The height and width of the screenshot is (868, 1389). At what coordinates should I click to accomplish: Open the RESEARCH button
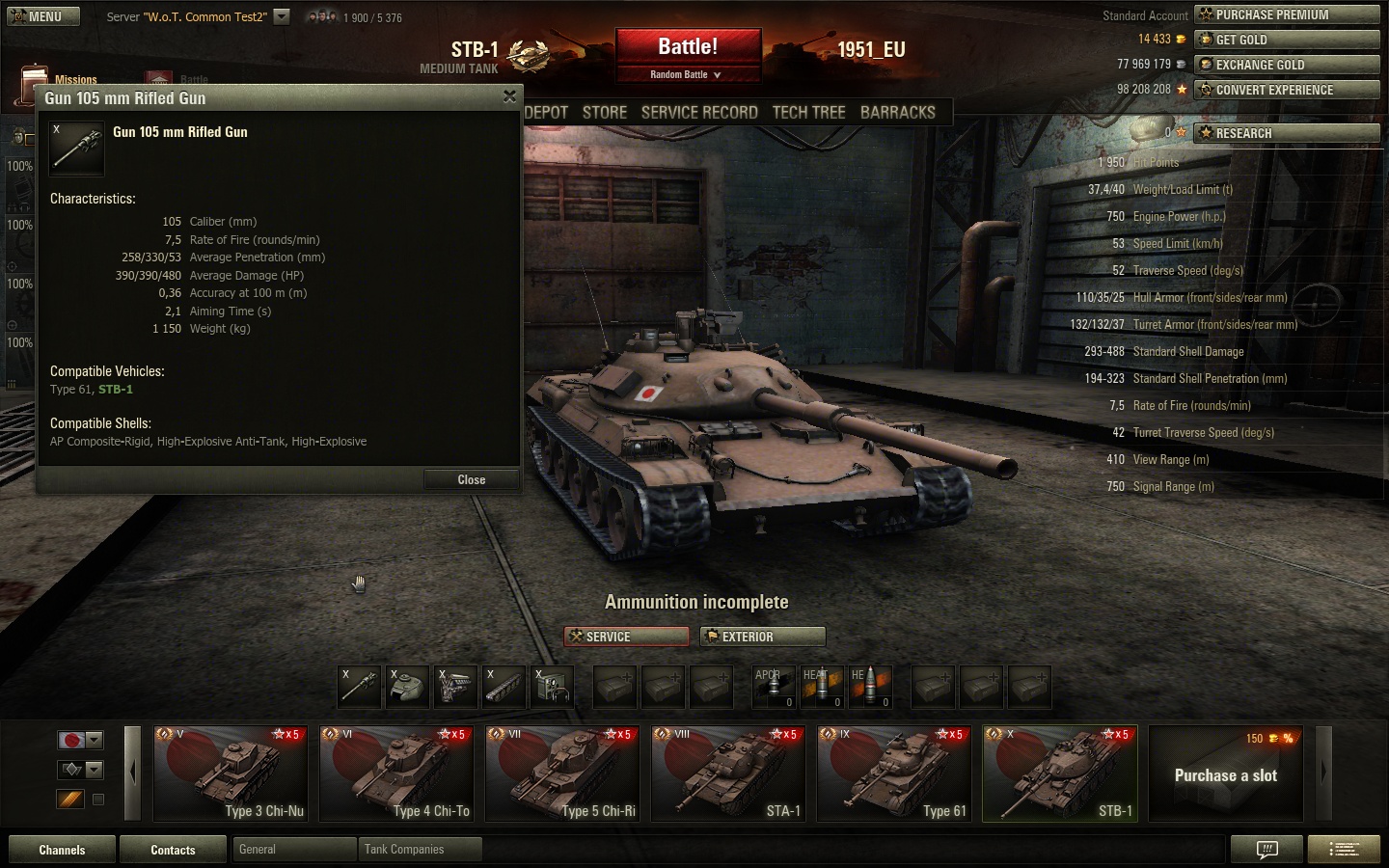point(1287,133)
